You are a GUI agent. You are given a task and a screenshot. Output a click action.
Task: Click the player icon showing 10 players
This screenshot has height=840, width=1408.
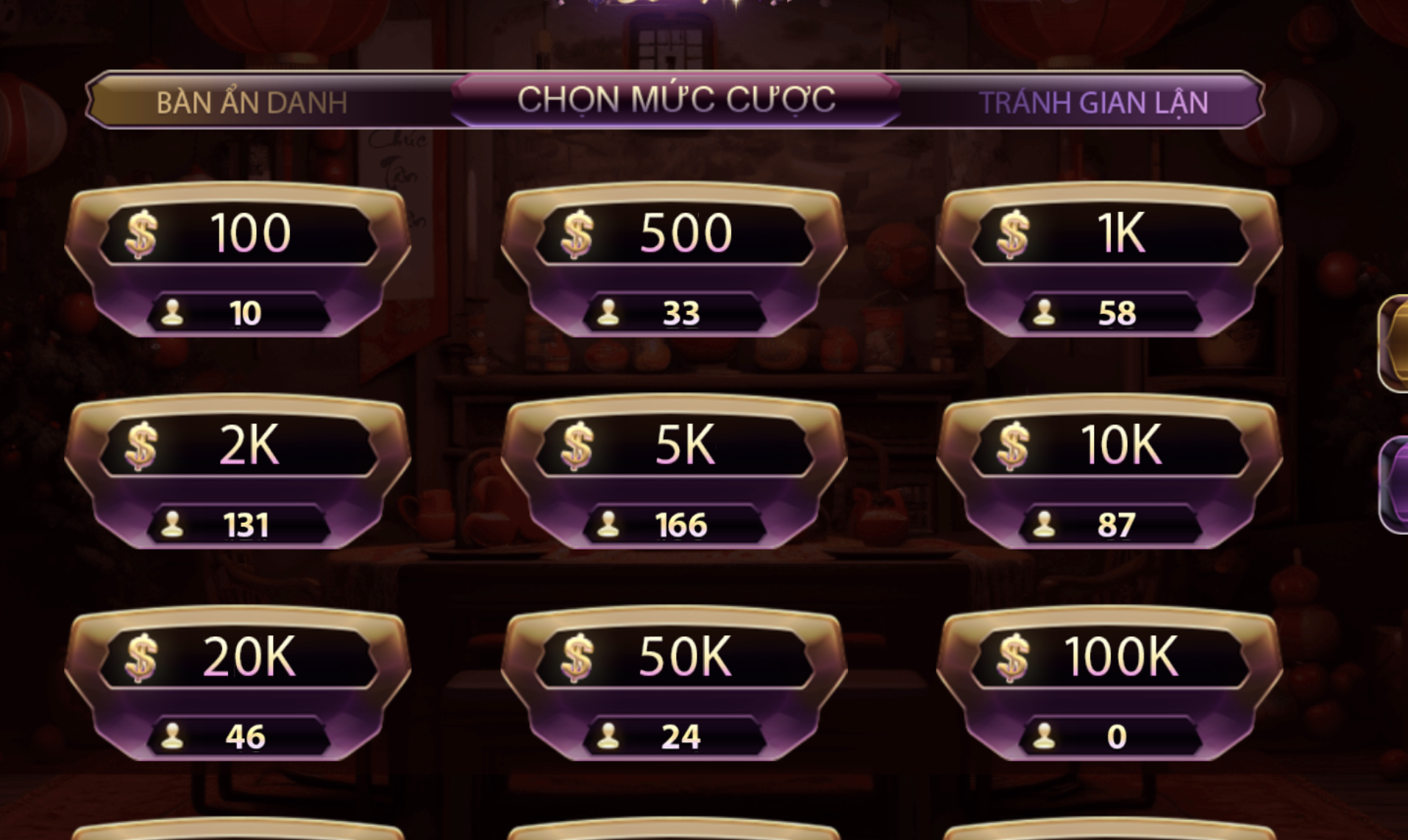pos(174,313)
